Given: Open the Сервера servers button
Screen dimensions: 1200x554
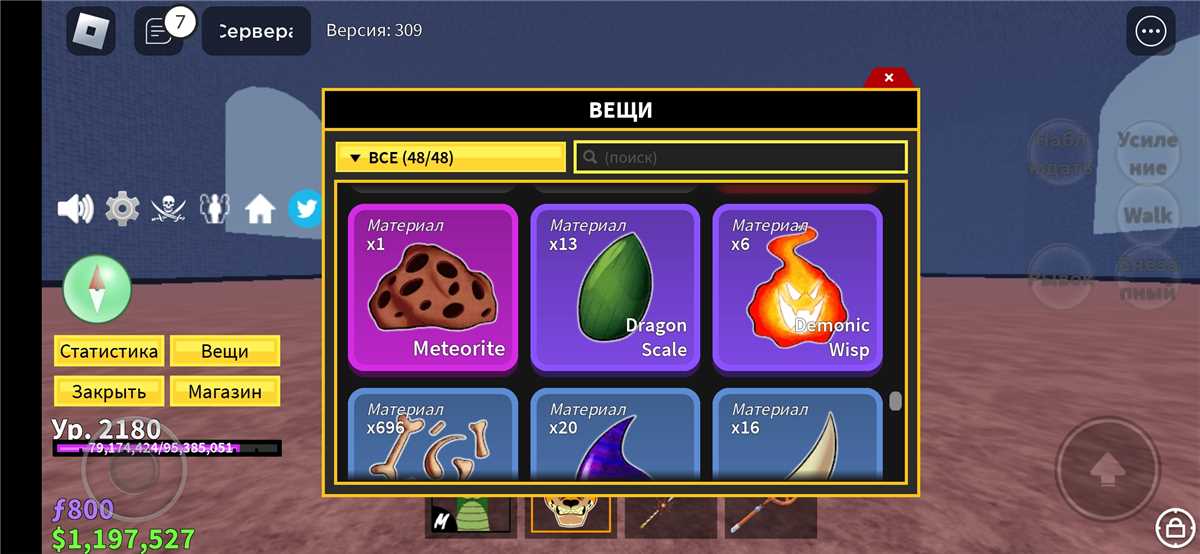Looking at the screenshot, I should (255, 32).
